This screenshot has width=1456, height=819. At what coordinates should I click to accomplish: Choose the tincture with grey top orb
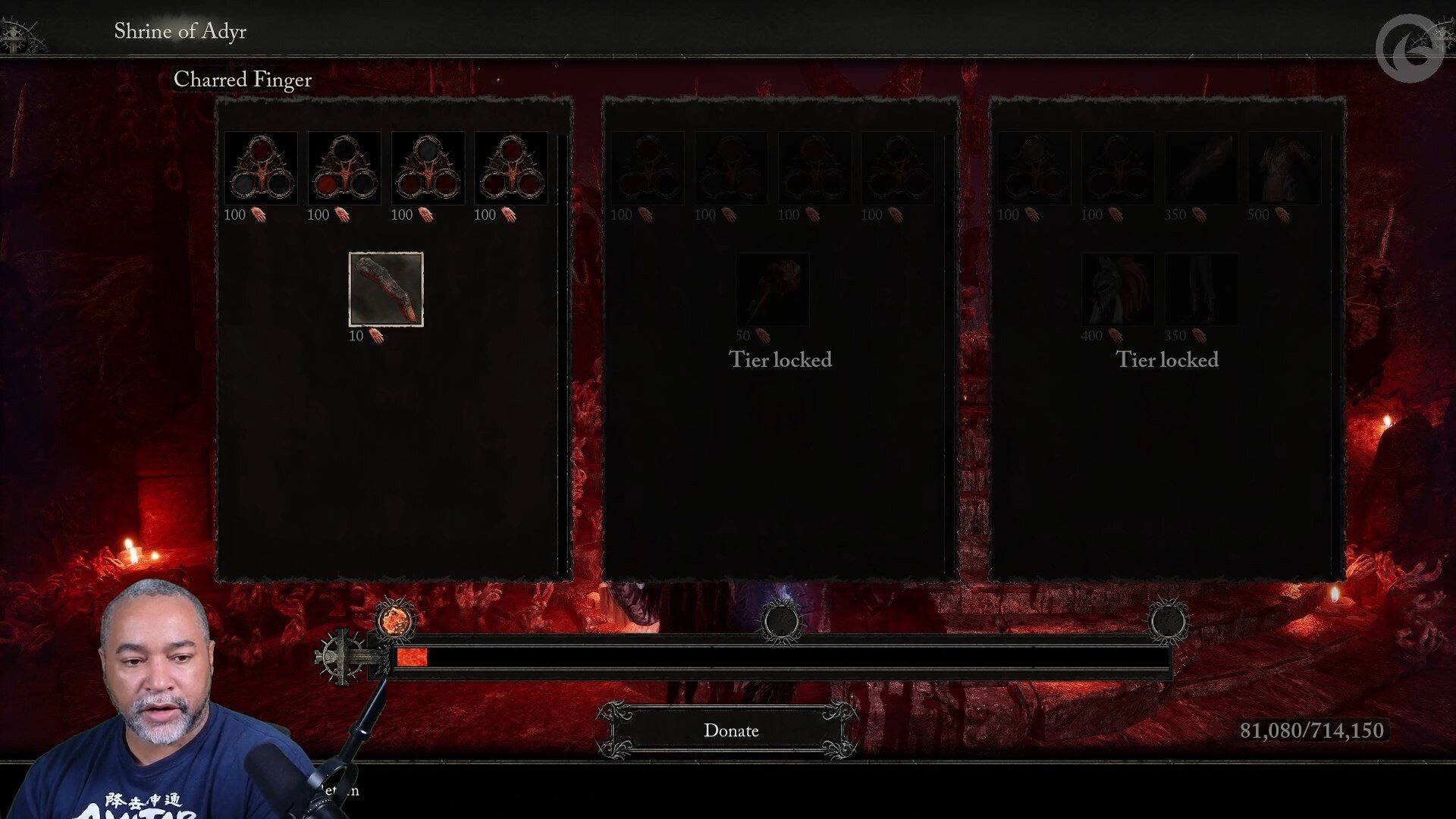coord(427,168)
